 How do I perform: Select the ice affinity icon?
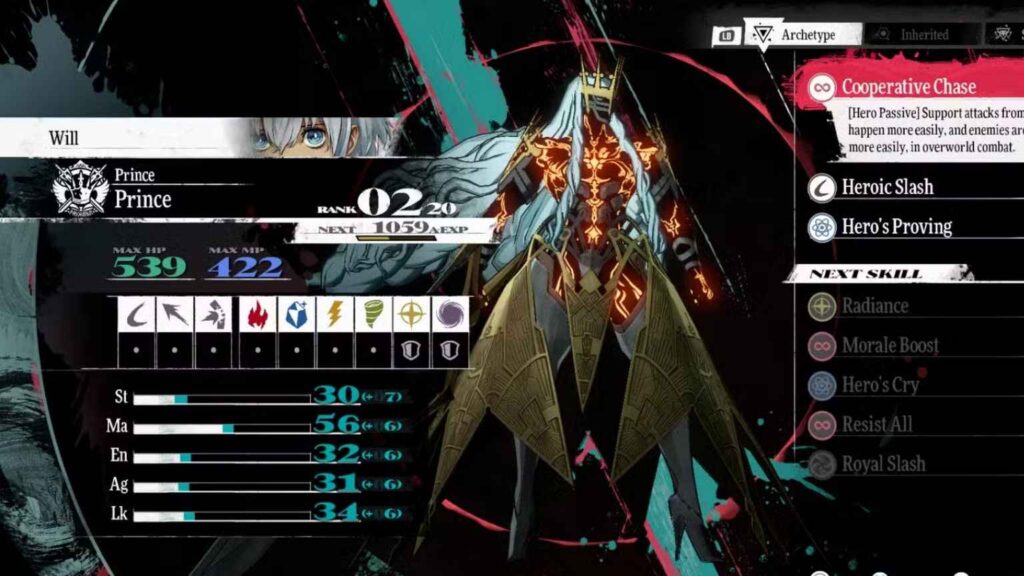pyautogui.click(x=295, y=315)
